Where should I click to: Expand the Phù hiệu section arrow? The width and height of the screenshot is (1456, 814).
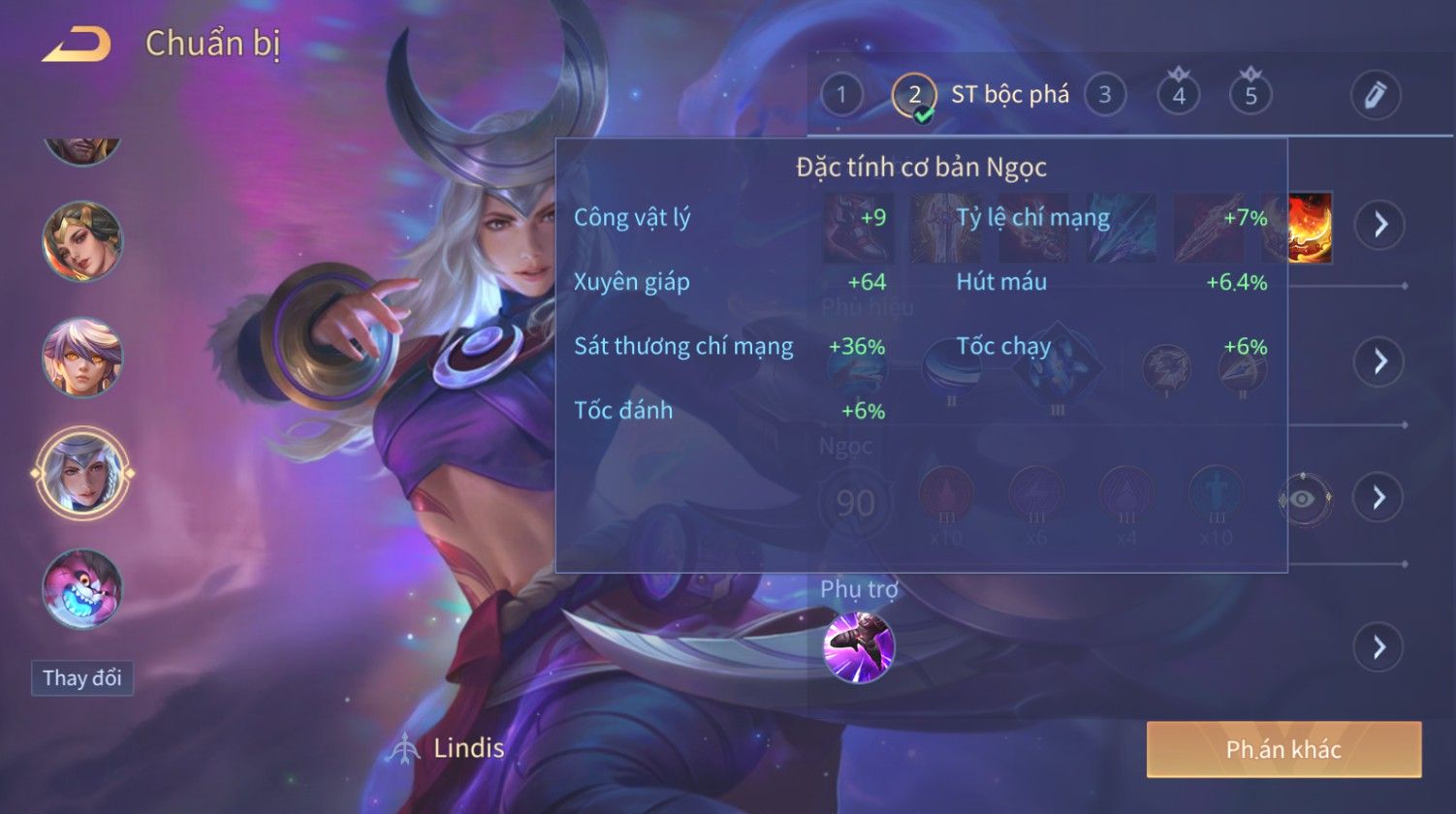coord(1378,361)
